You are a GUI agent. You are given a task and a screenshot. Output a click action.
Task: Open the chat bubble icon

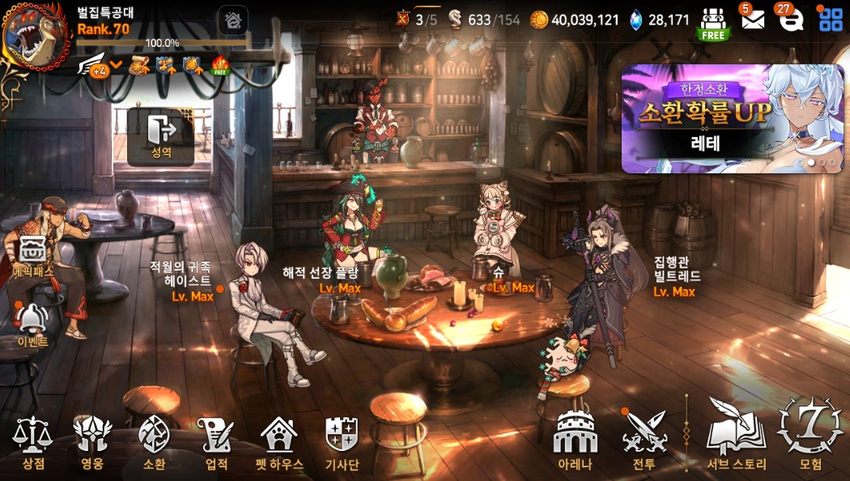tap(790, 19)
